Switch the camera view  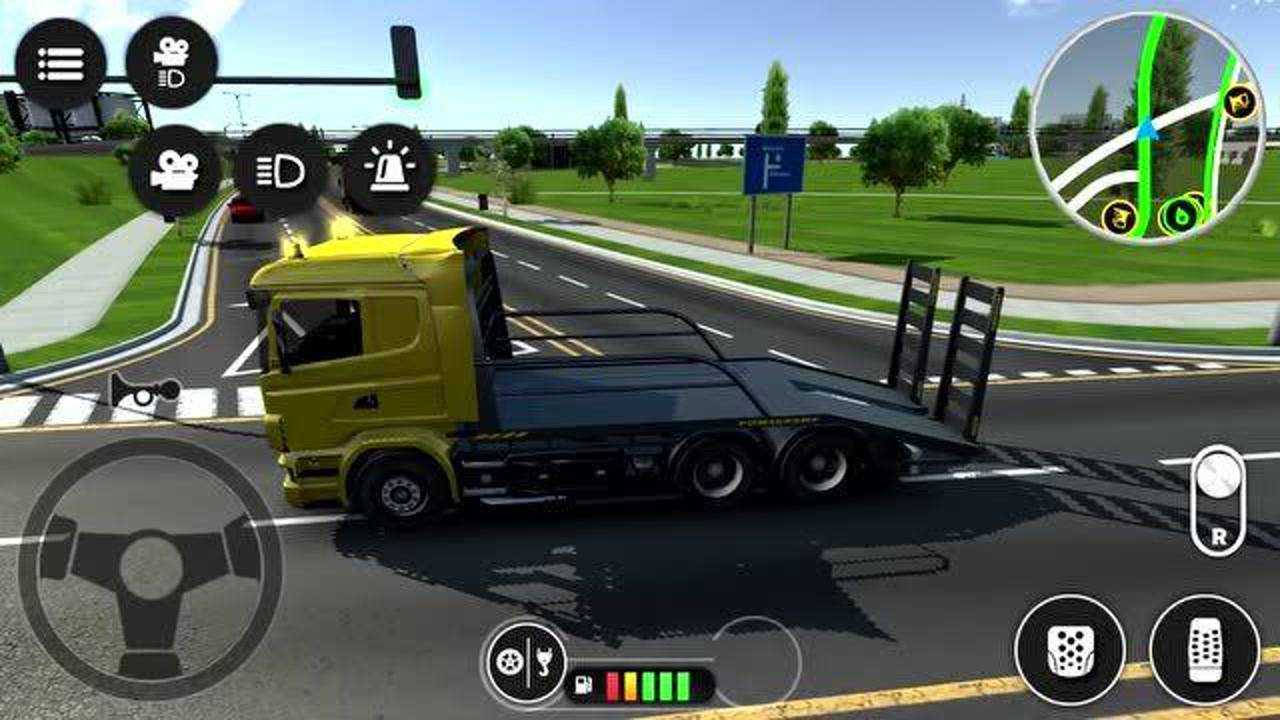[x=174, y=171]
